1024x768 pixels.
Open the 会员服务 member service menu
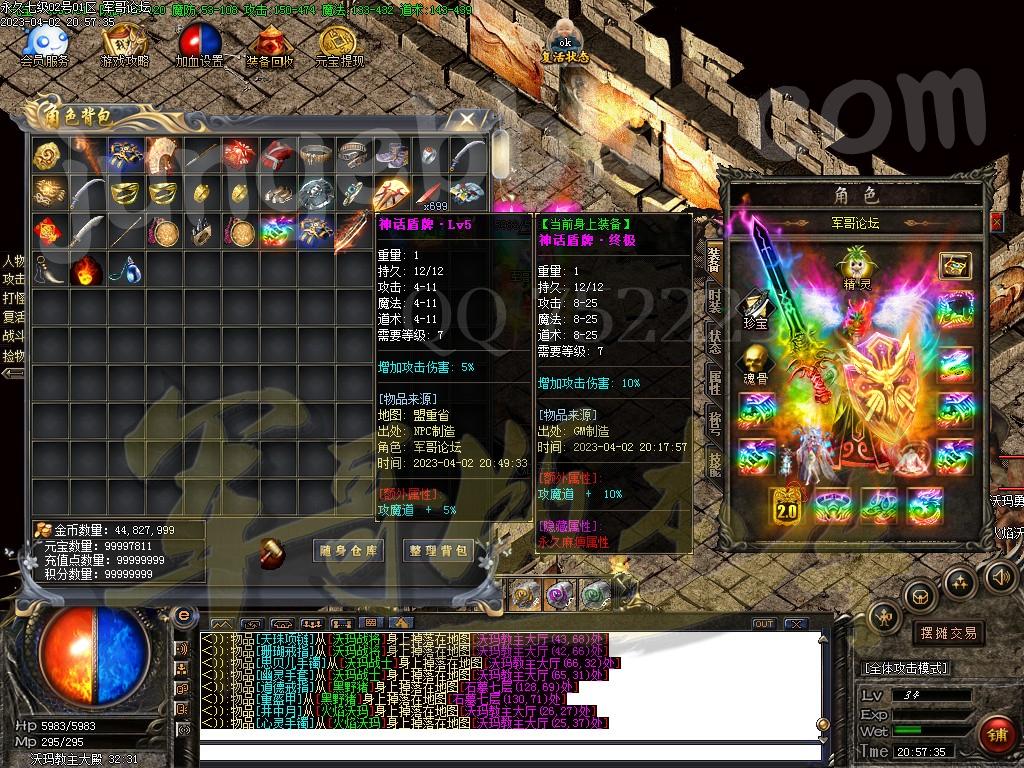(x=45, y=43)
